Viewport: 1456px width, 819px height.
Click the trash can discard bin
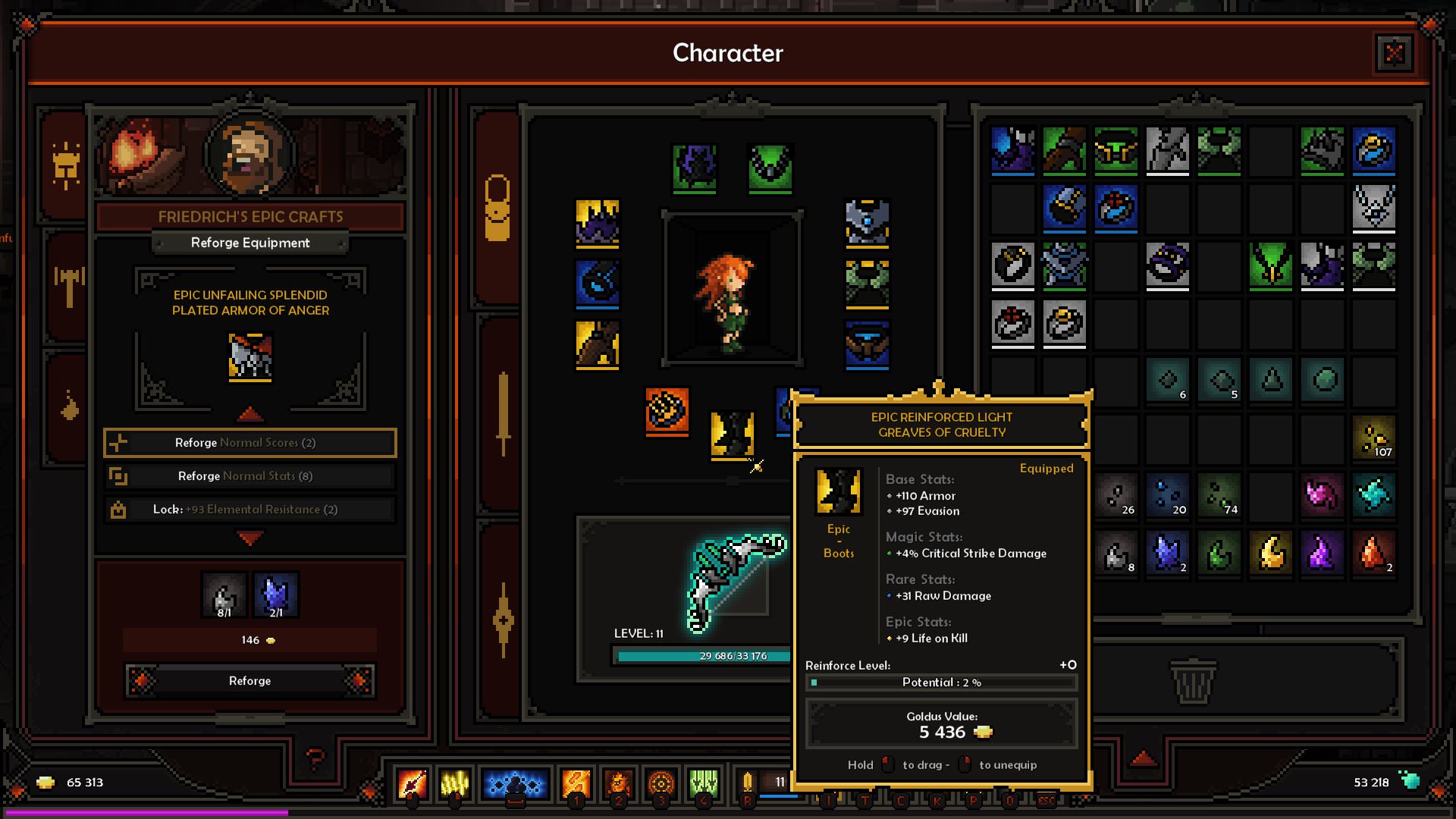pyautogui.click(x=1193, y=680)
